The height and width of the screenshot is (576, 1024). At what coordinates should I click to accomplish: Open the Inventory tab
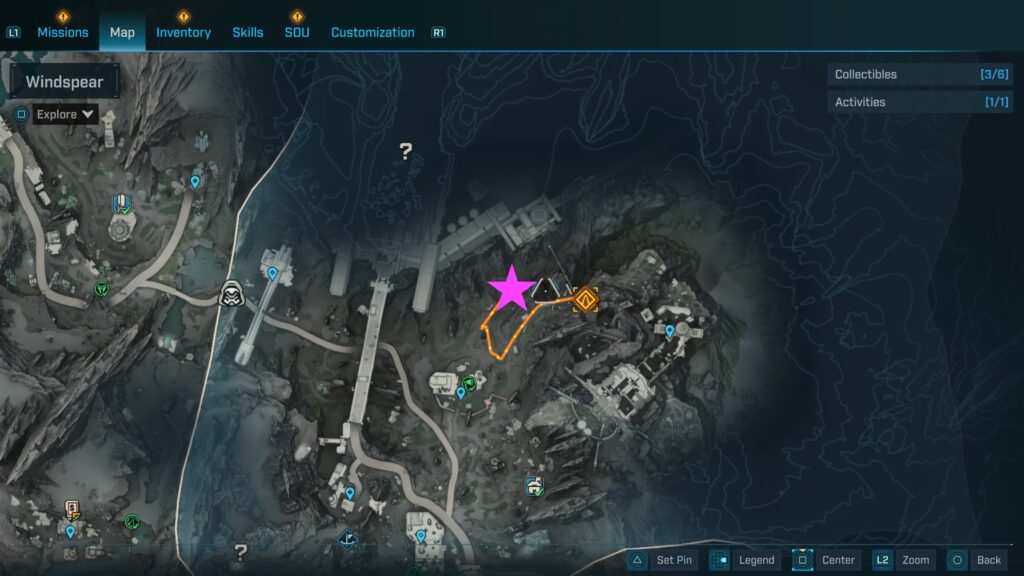point(183,32)
